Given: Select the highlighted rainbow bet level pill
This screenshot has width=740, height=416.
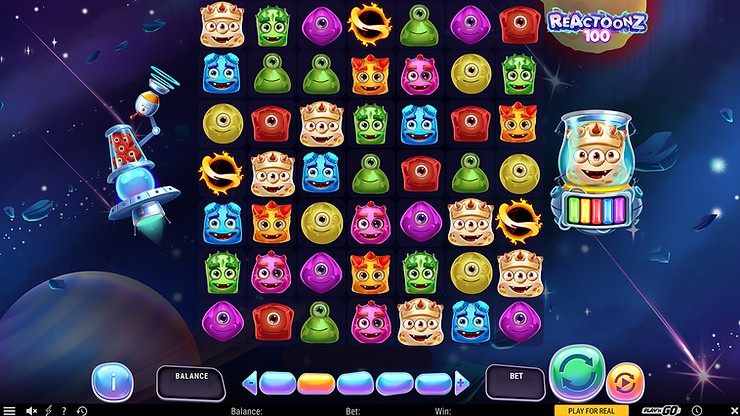Looking at the screenshot, I should (x=317, y=382).
